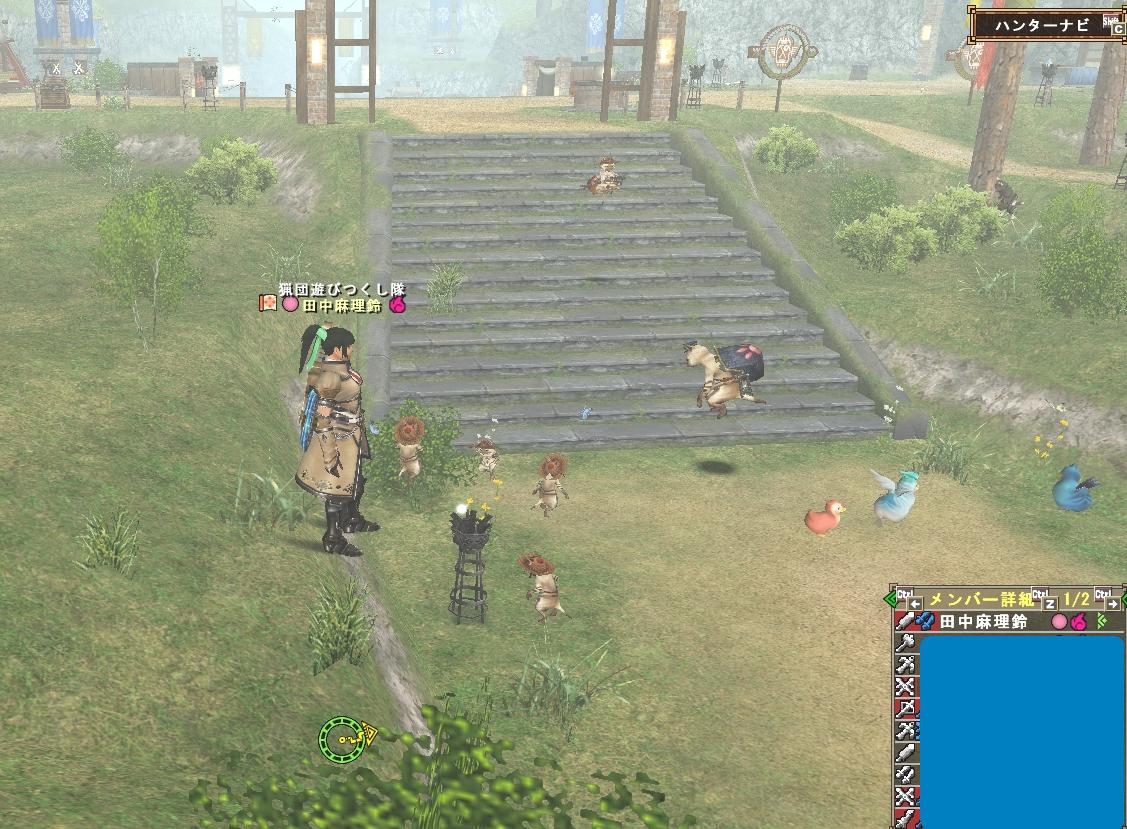
Task: Go to the next member details page
Action: [1112, 603]
